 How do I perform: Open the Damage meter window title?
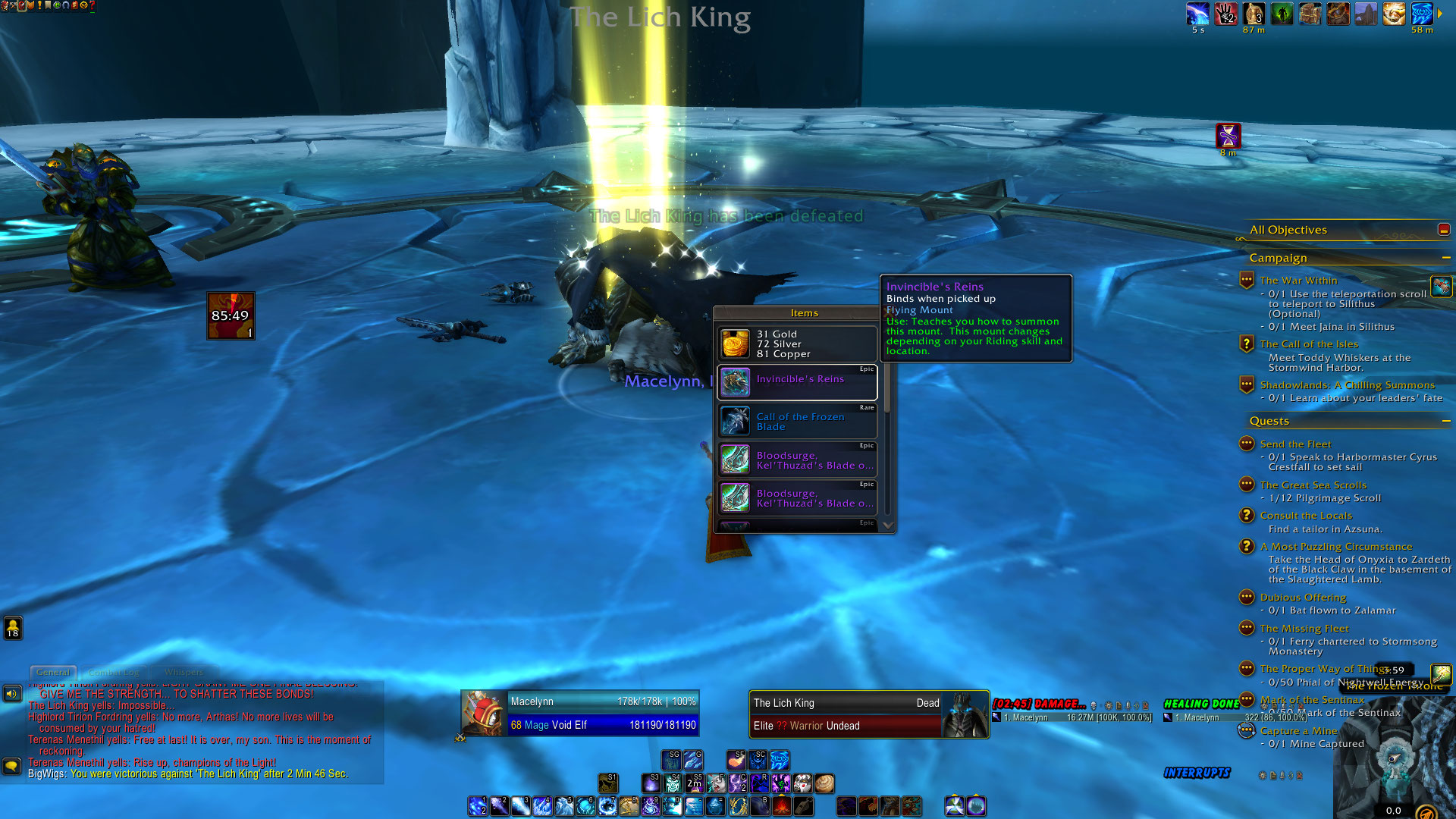click(x=1039, y=704)
